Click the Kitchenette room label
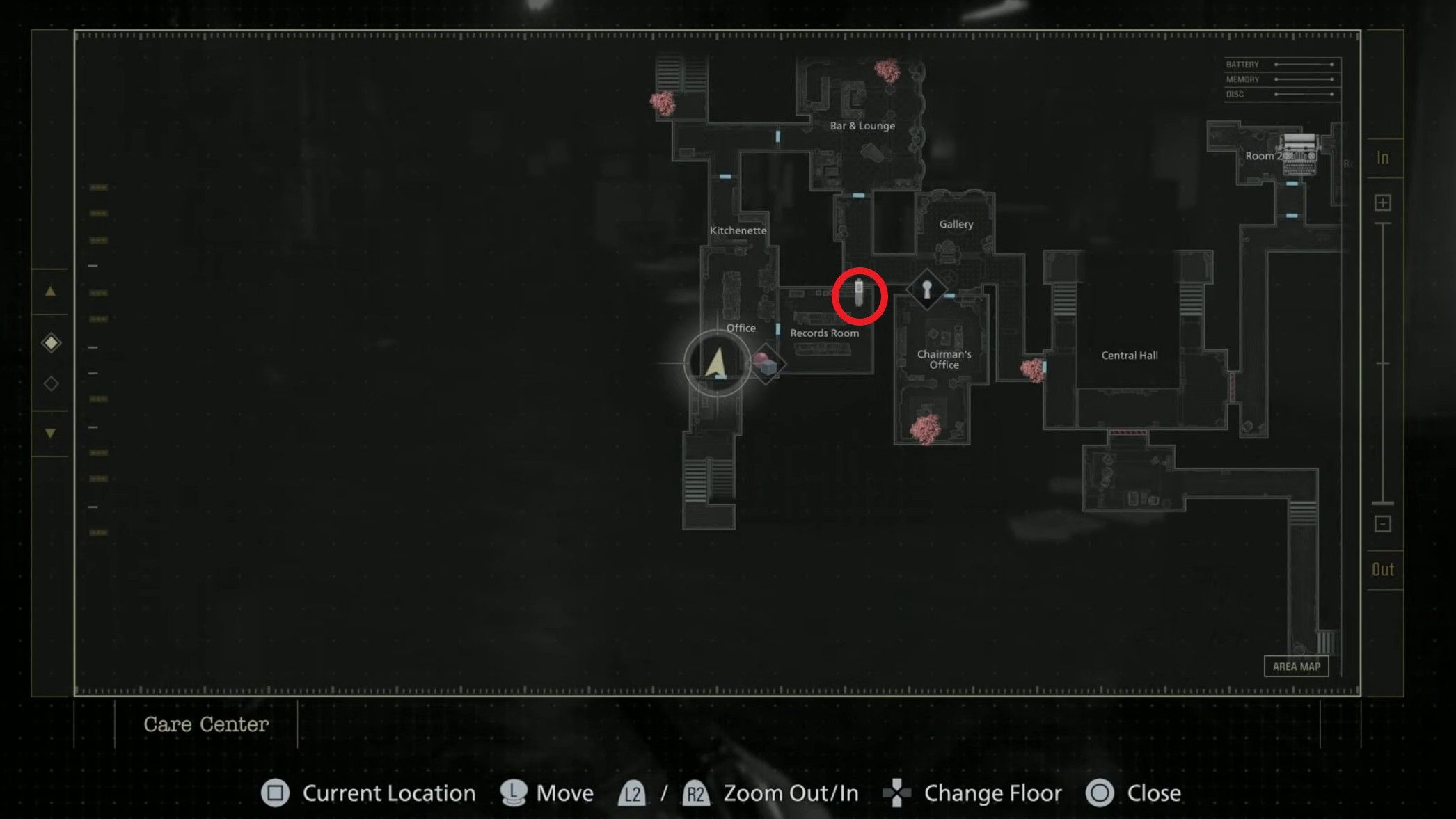This screenshot has height=819, width=1456. (x=738, y=230)
